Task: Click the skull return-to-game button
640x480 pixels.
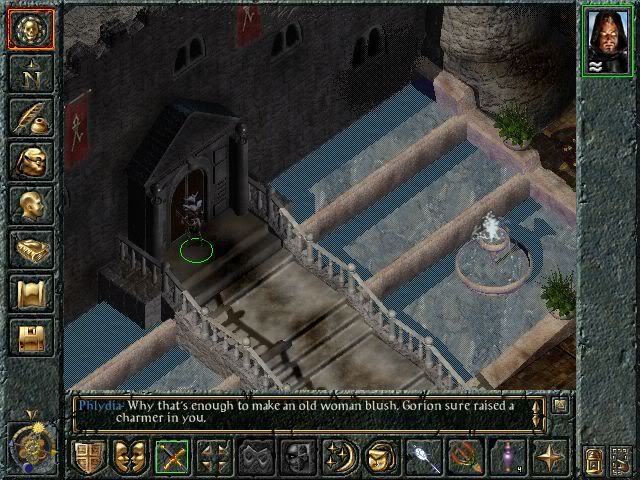Action: pyautogui.click(x=29, y=29)
